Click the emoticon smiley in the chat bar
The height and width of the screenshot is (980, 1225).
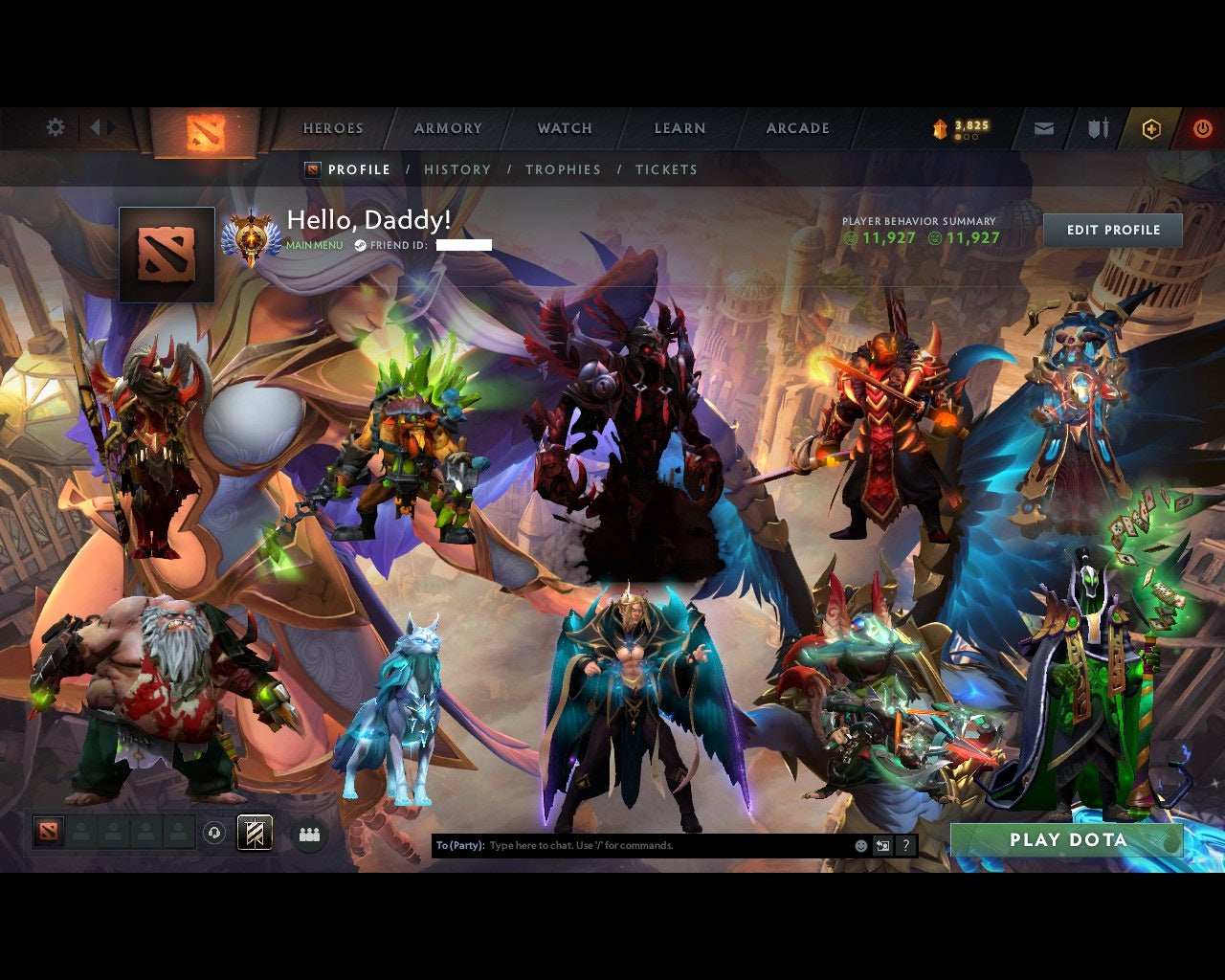[x=858, y=845]
